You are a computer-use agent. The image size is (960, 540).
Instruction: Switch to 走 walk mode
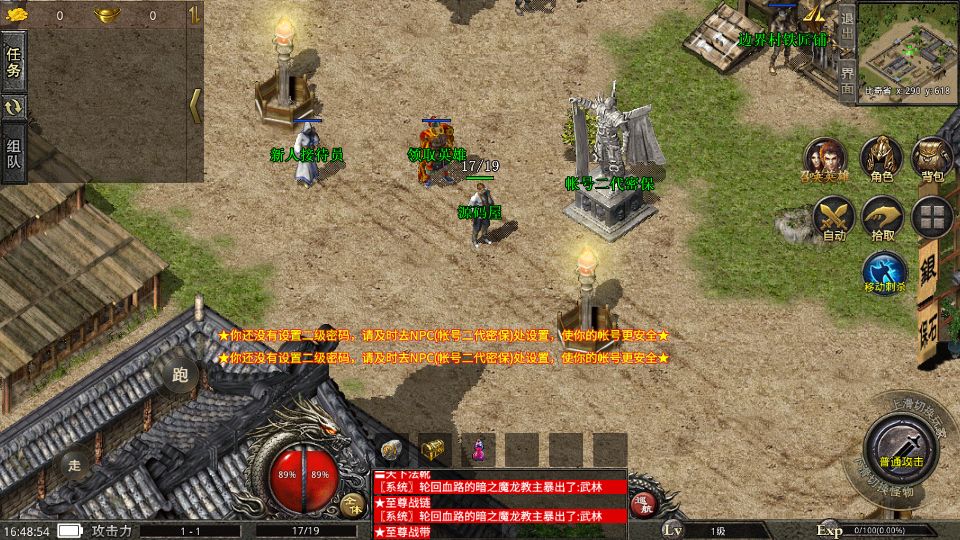coord(75,463)
